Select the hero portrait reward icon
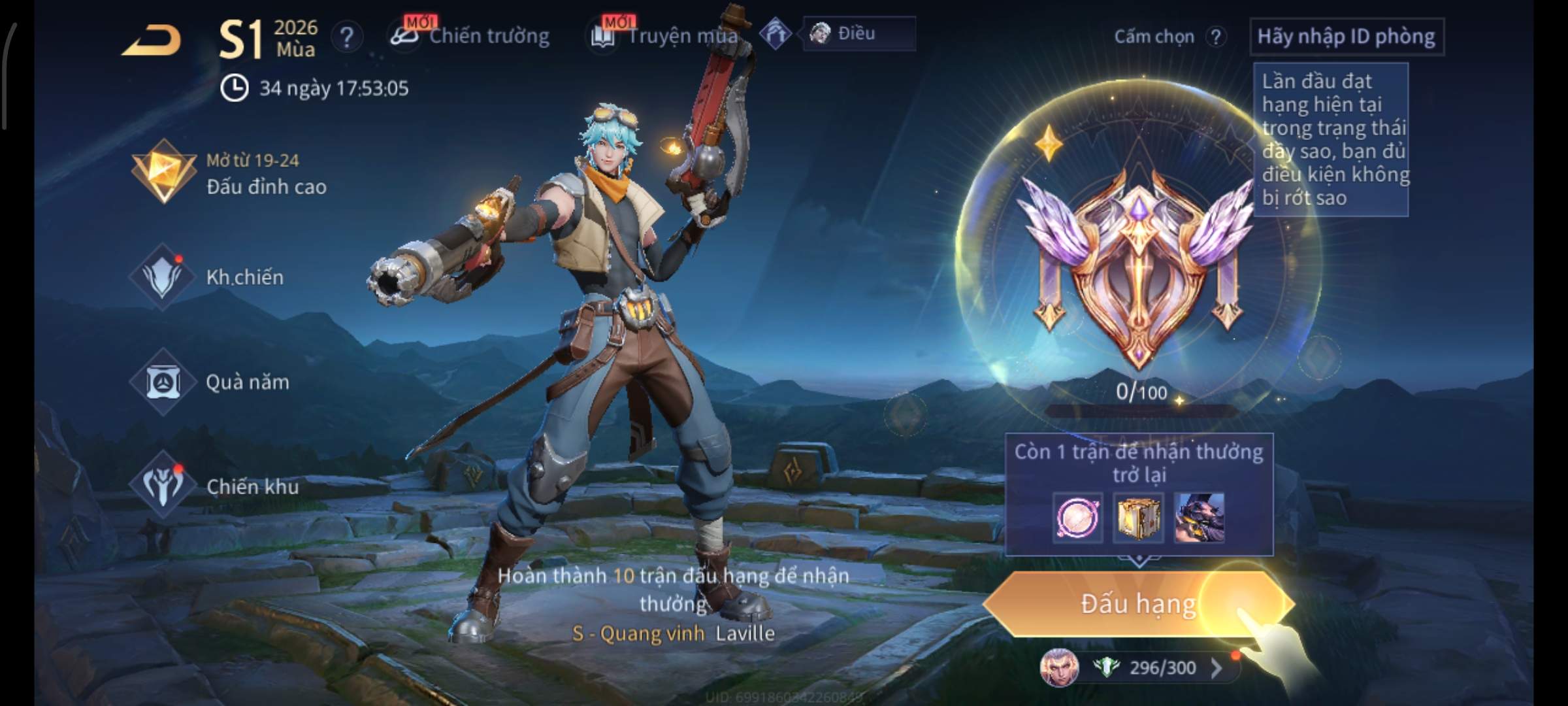The width and height of the screenshot is (1568, 706). tap(1199, 518)
